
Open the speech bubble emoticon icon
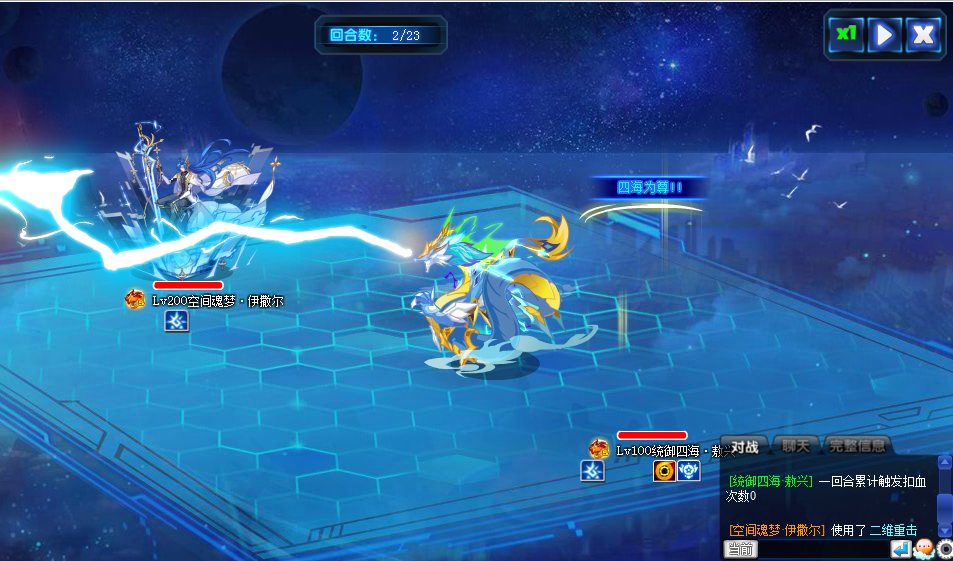tap(924, 549)
